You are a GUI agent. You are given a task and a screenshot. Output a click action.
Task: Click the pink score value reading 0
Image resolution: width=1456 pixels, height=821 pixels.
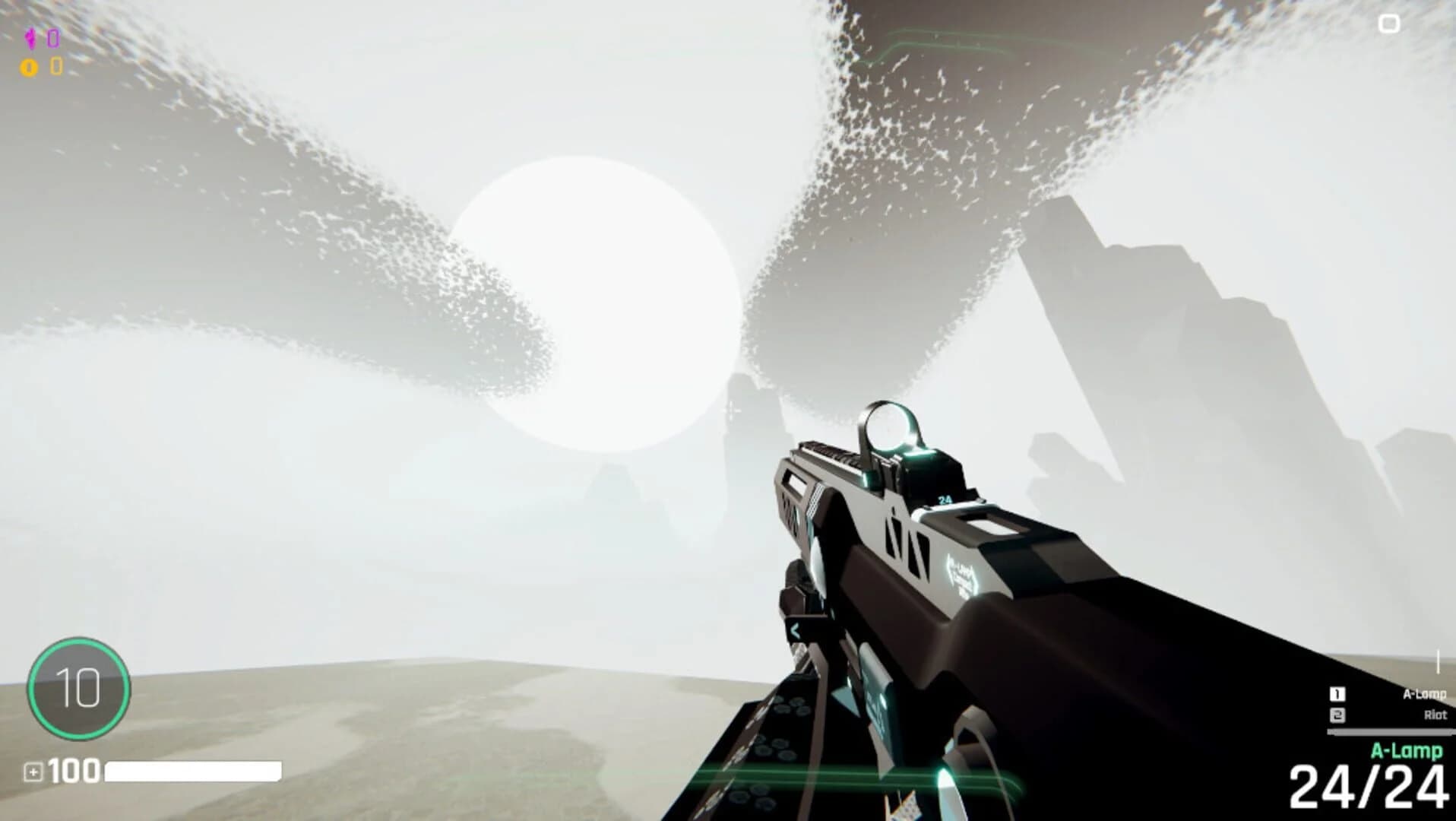pos(53,39)
